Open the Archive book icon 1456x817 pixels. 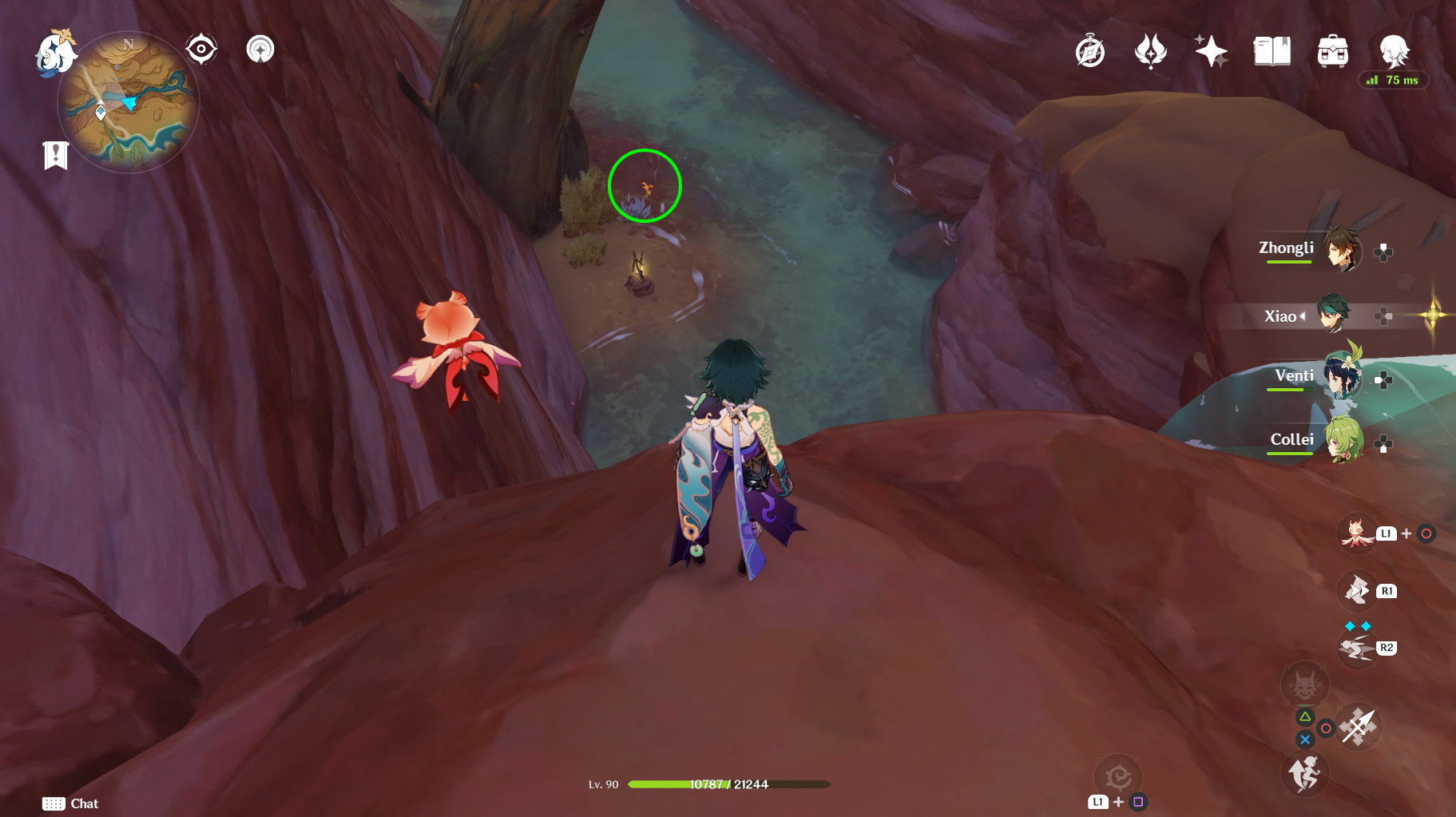(1272, 51)
